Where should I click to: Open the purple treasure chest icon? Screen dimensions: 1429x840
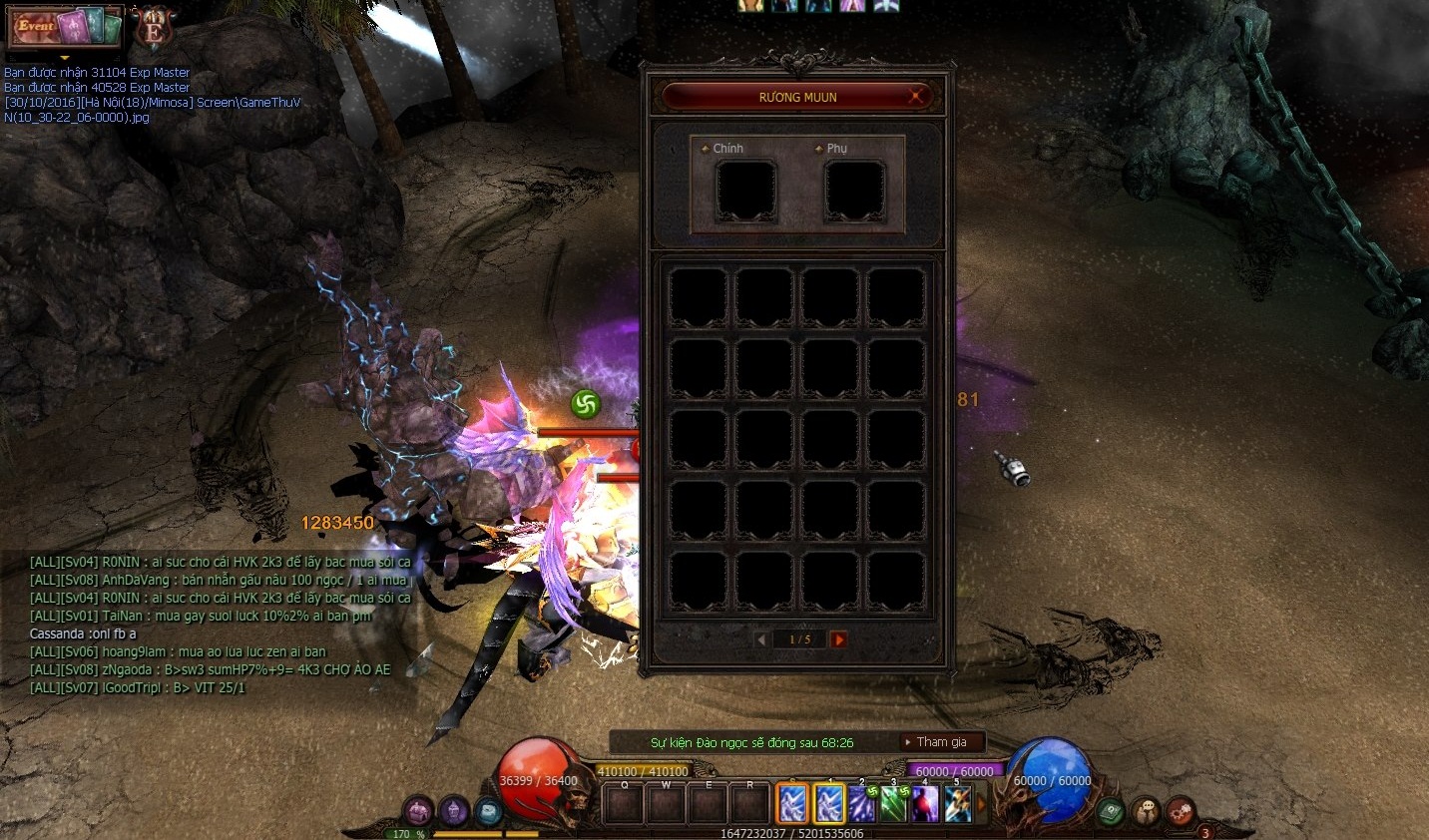(x=418, y=811)
